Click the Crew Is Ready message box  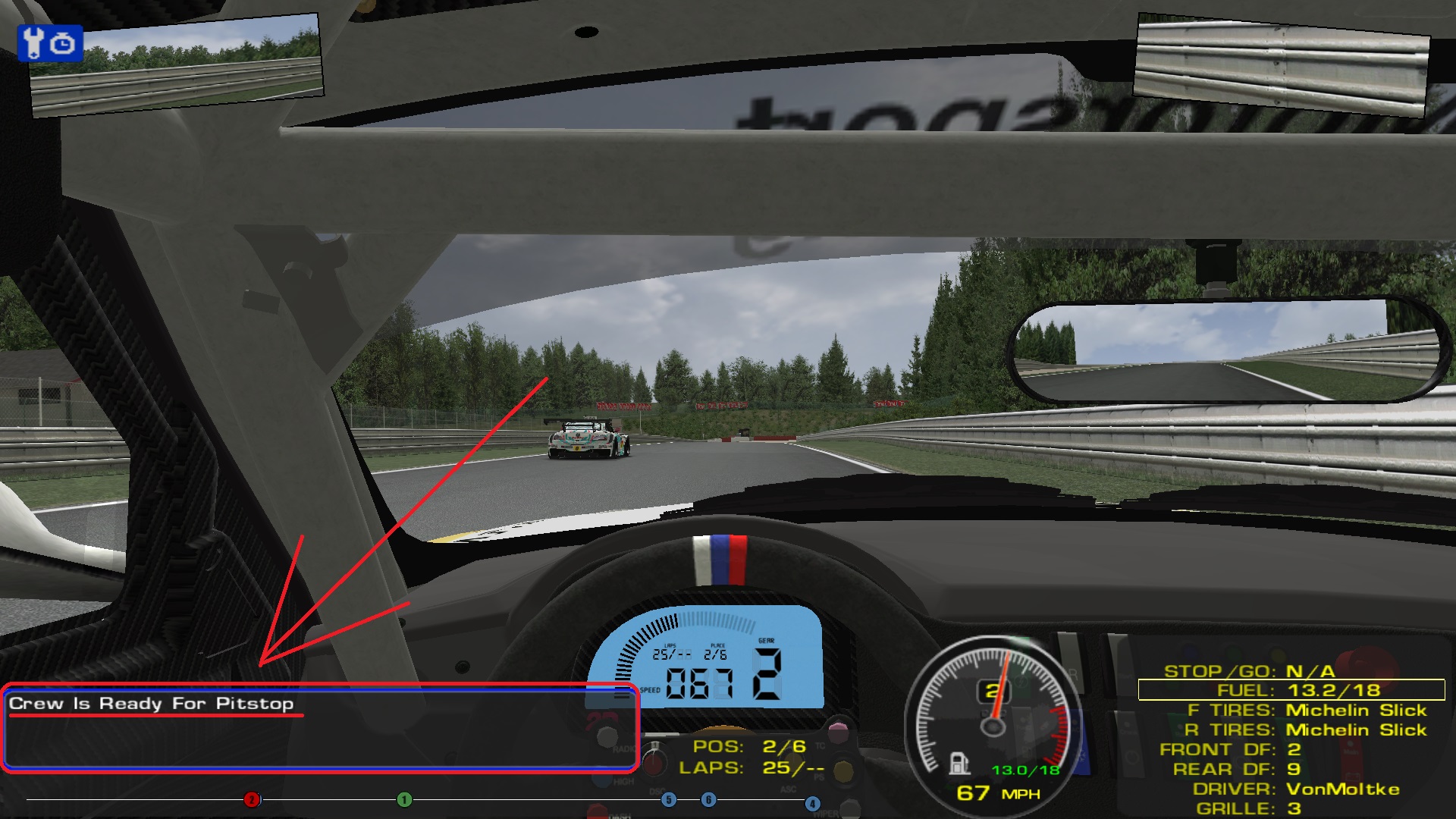[320, 728]
